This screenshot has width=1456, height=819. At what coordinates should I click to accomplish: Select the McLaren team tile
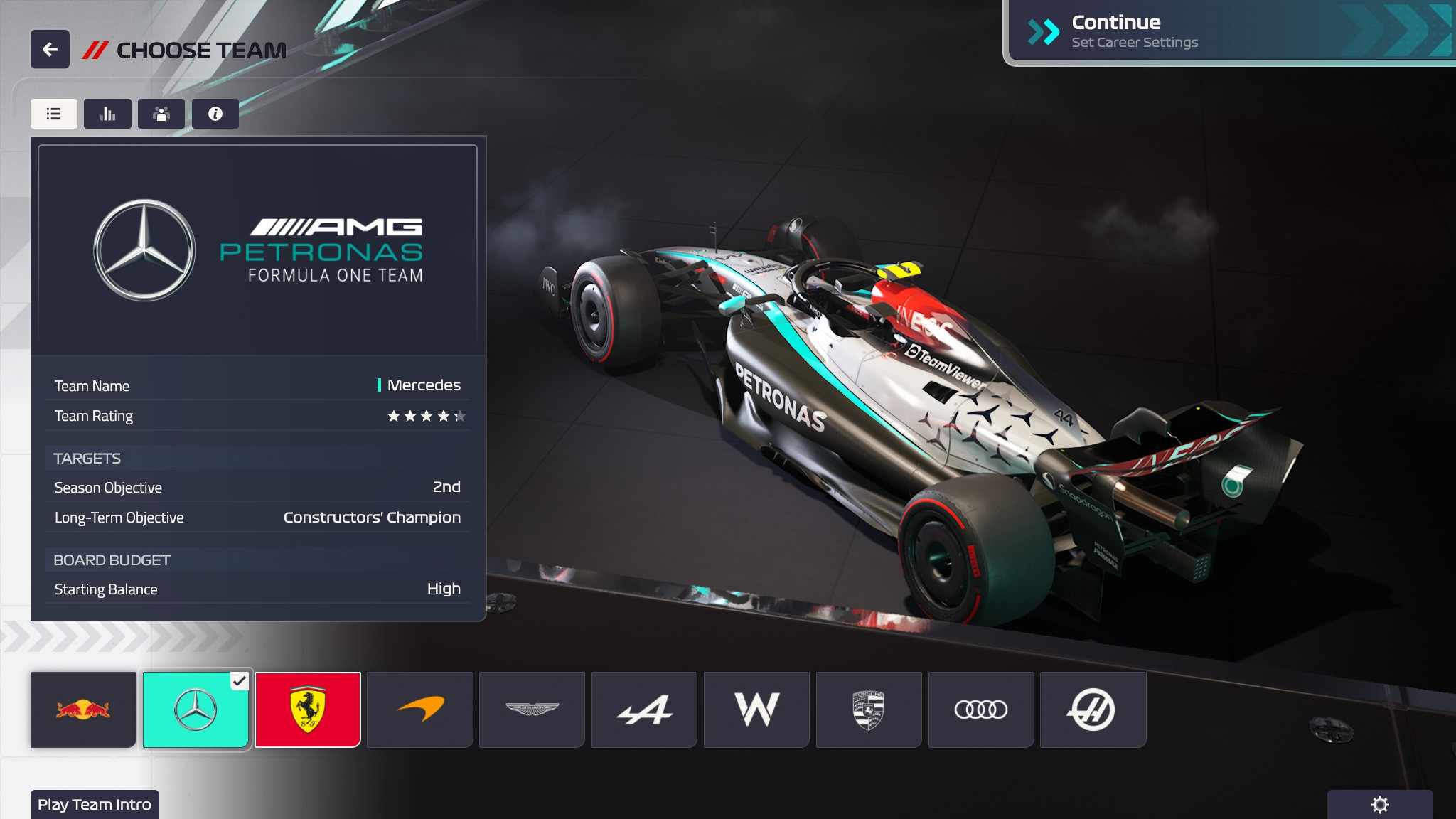pyautogui.click(x=420, y=710)
